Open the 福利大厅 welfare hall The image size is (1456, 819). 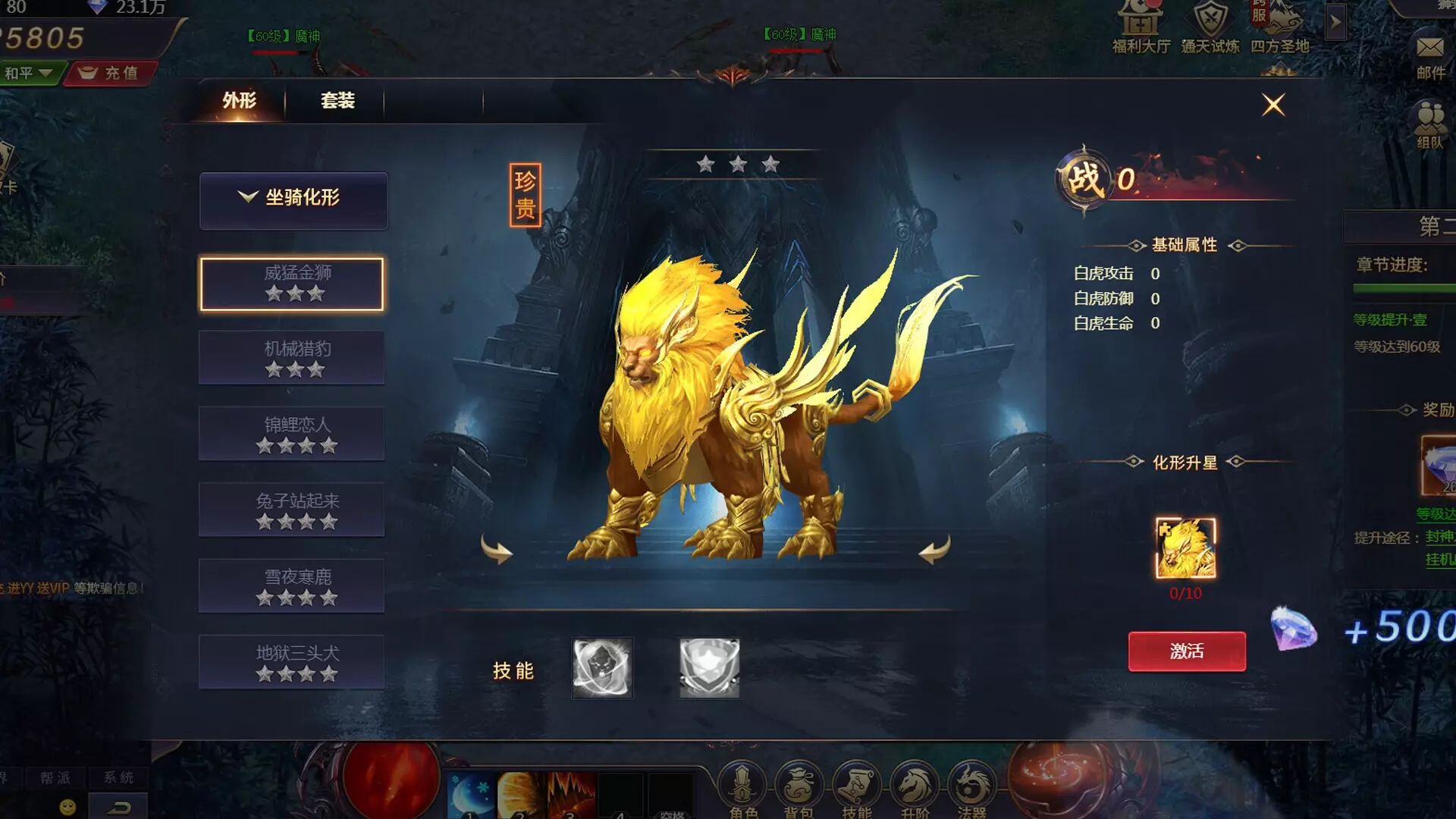(x=1141, y=27)
